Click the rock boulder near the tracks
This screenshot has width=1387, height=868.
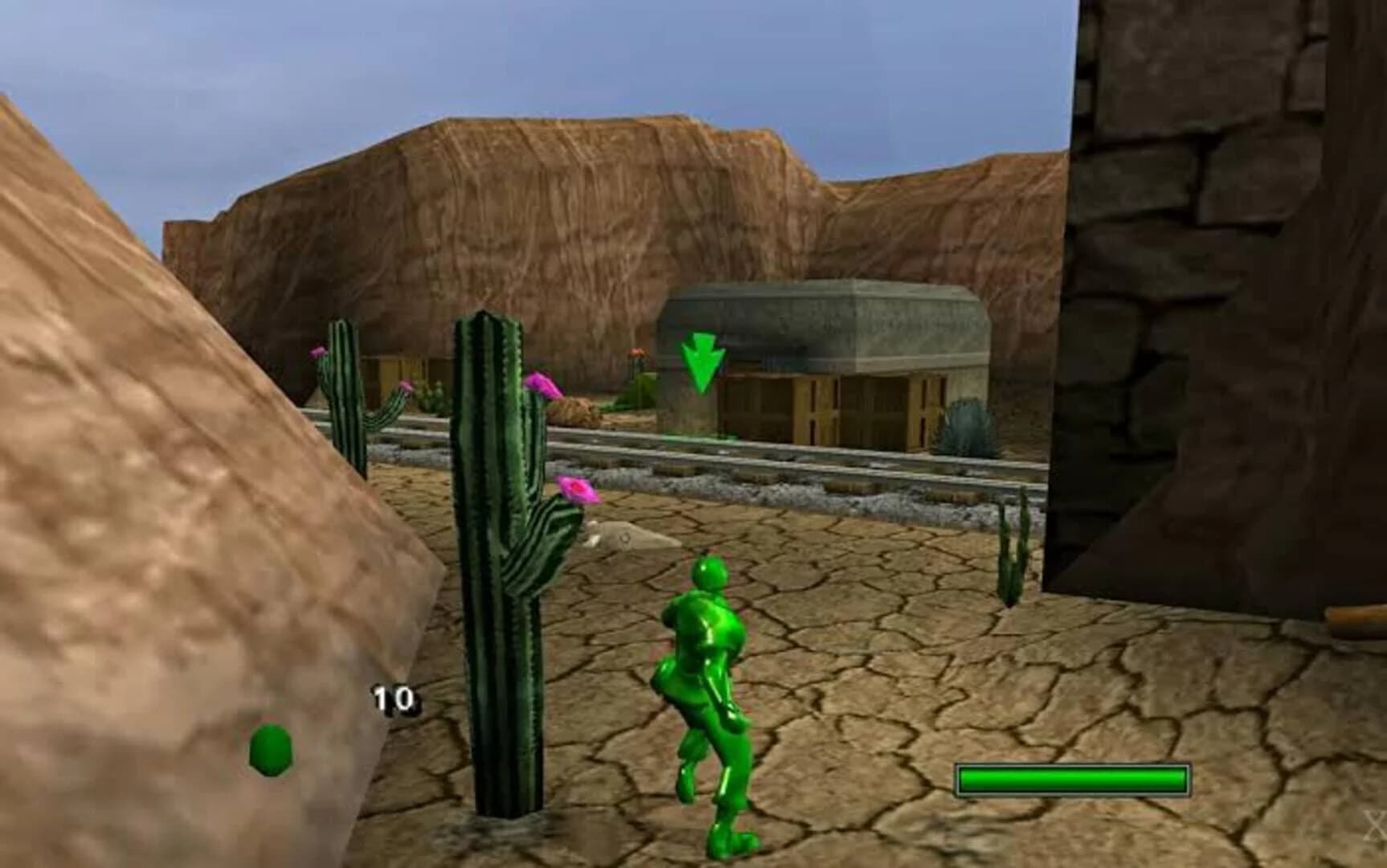point(576,410)
